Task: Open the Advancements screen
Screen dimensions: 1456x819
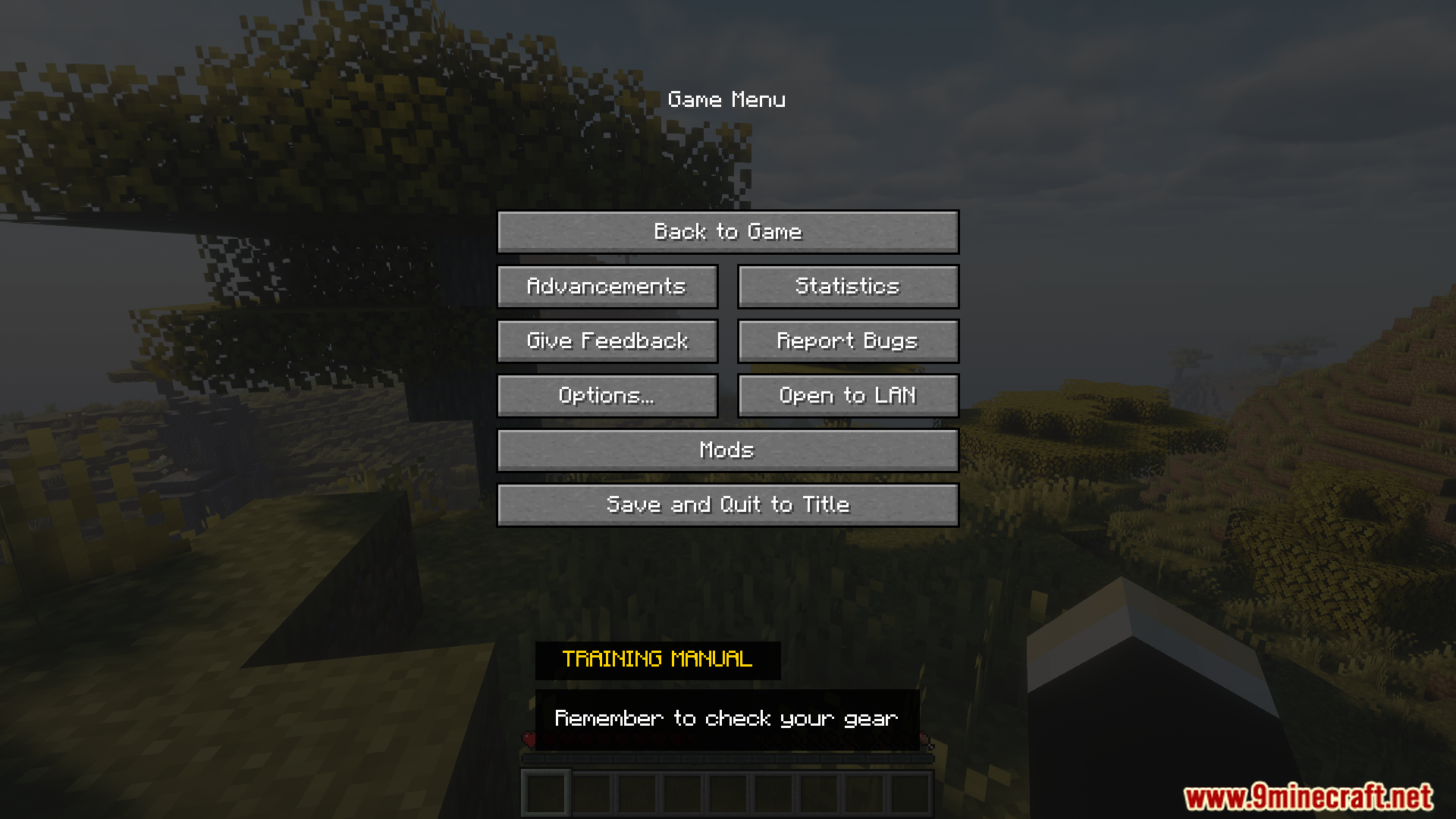Action: (x=607, y=286)
